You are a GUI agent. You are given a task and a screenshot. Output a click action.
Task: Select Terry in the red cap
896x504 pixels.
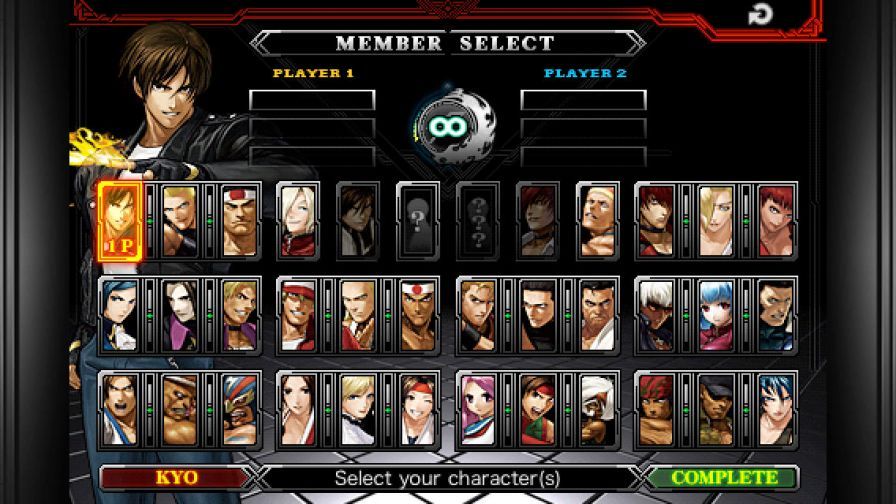(x=297, y=314)
